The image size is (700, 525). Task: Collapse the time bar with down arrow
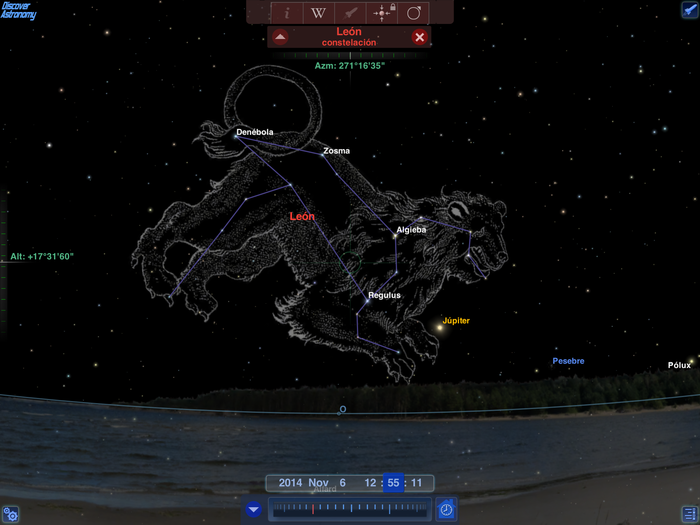tap(254, 509)
